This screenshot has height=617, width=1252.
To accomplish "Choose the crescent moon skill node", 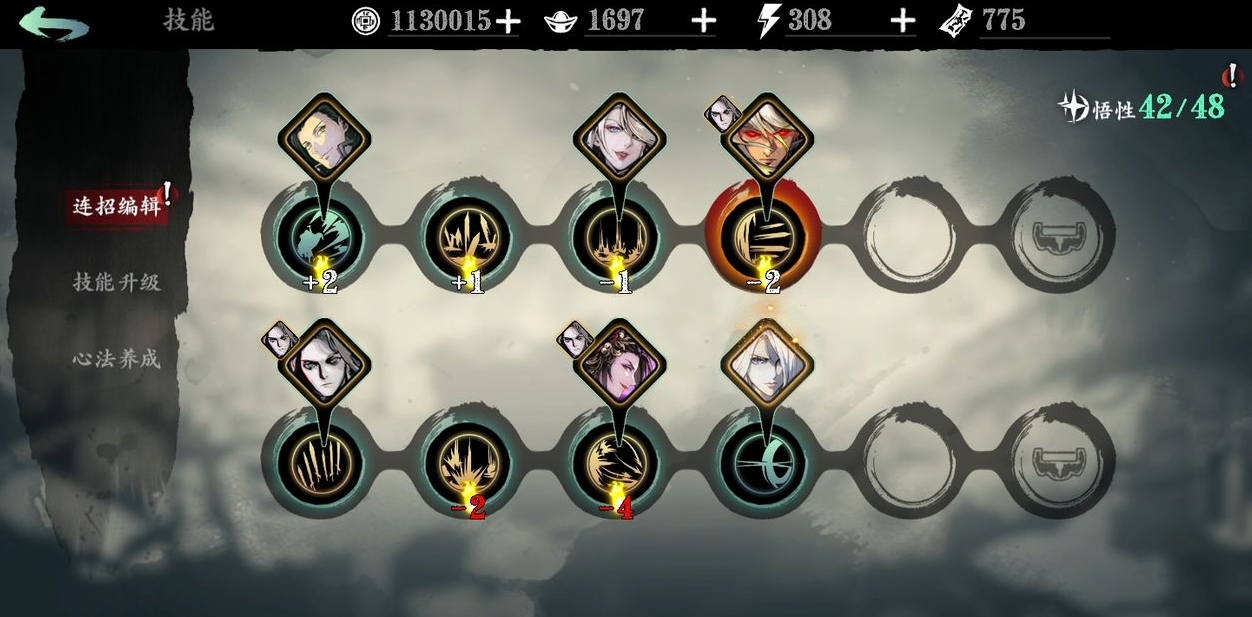I will point(763,463).
